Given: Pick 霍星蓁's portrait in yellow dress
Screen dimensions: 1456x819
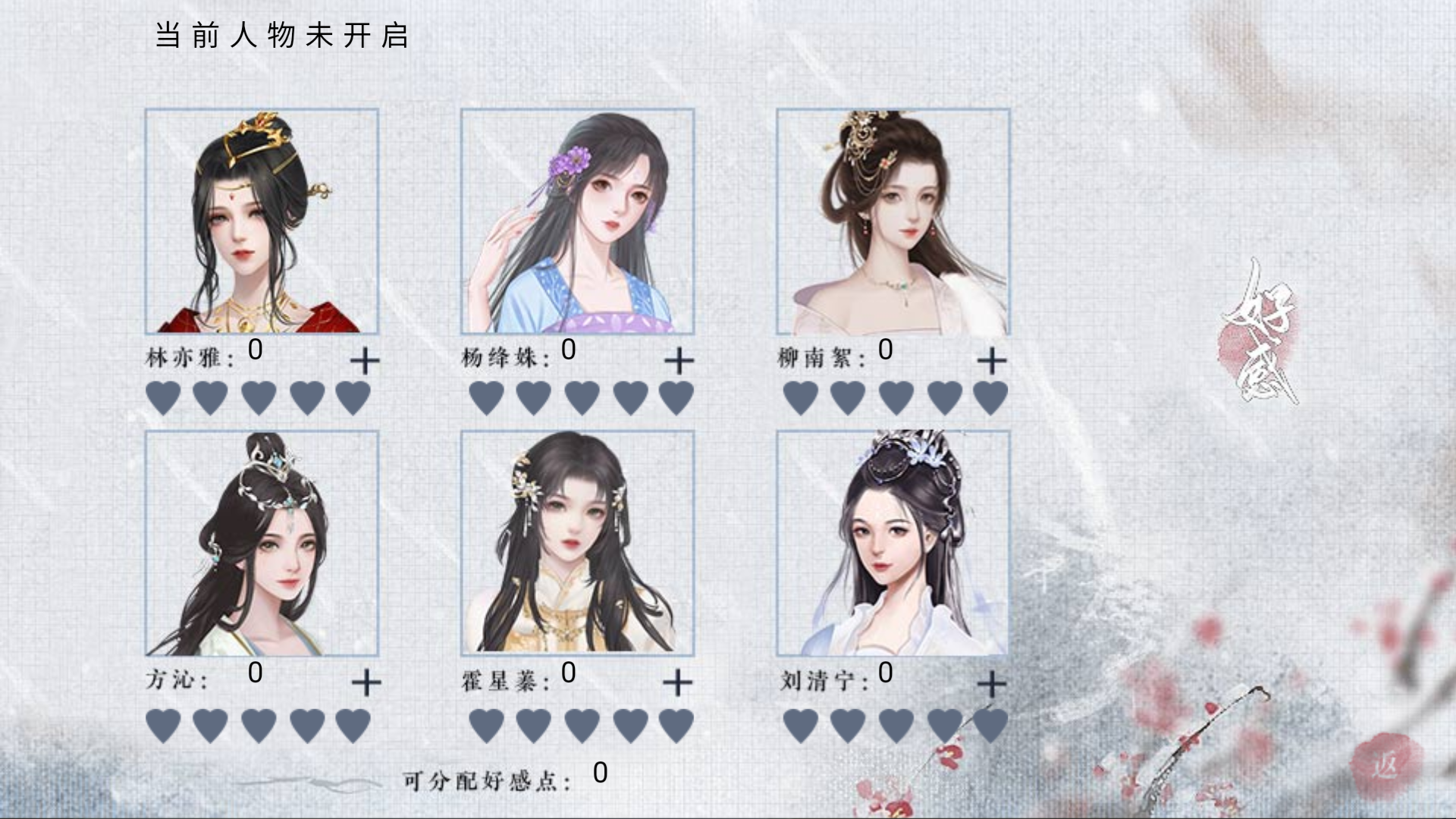Looking at the screenshot, I should point(577,543).
